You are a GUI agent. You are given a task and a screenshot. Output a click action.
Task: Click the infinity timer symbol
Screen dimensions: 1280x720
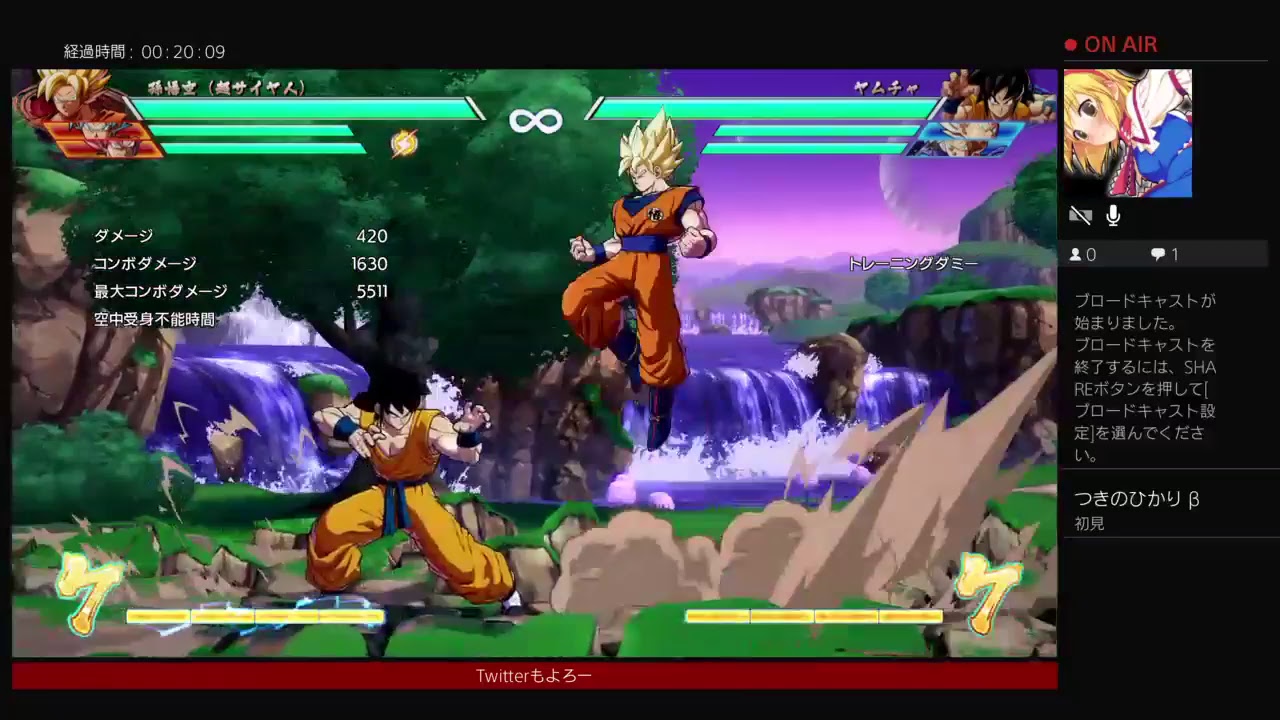[x=536, y=120]
